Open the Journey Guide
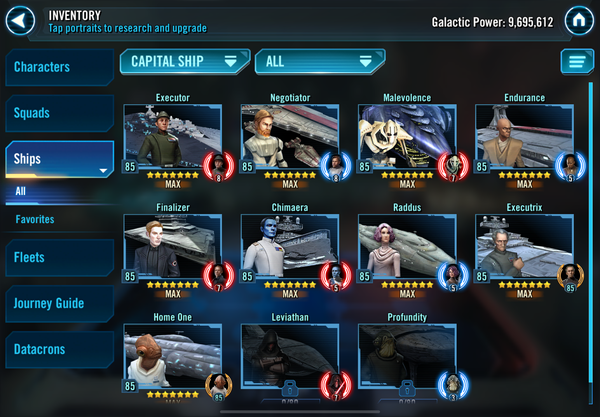This screenshot has height=417, width=600. pos(58,303)
